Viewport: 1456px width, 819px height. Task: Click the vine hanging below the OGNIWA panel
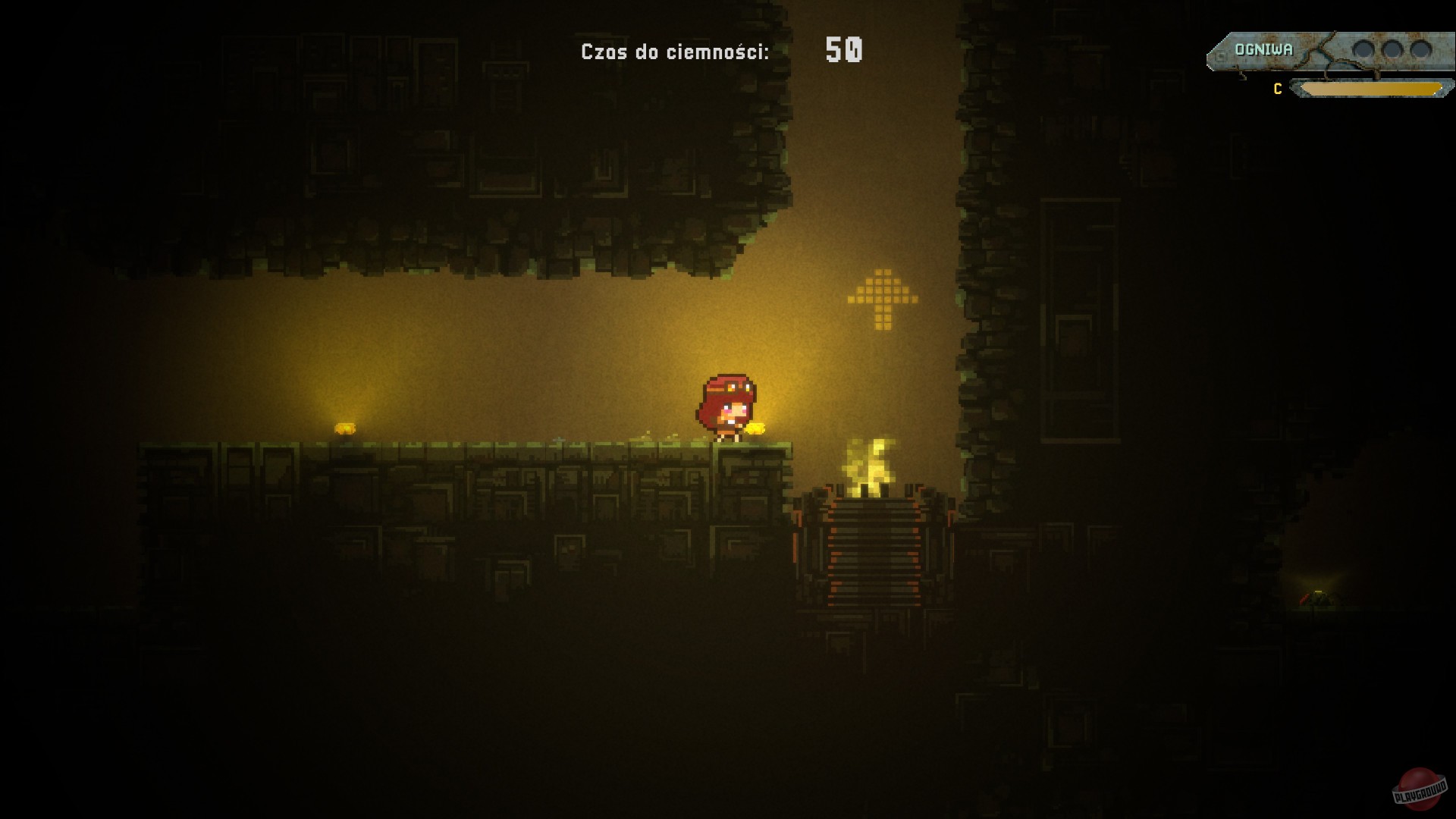1242,76
